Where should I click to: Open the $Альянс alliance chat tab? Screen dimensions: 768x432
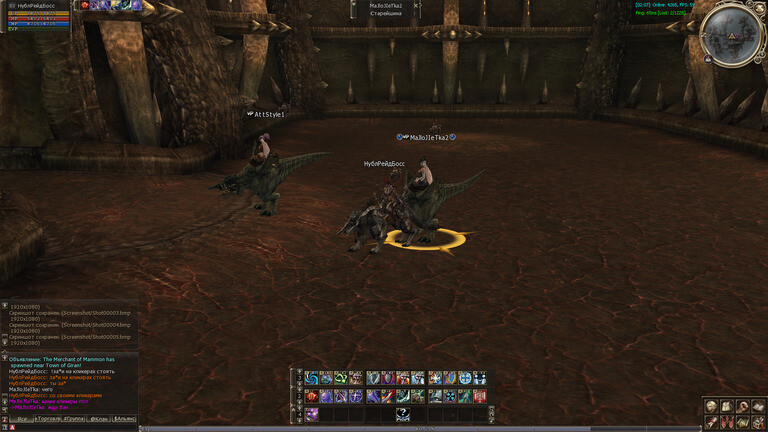125,418
